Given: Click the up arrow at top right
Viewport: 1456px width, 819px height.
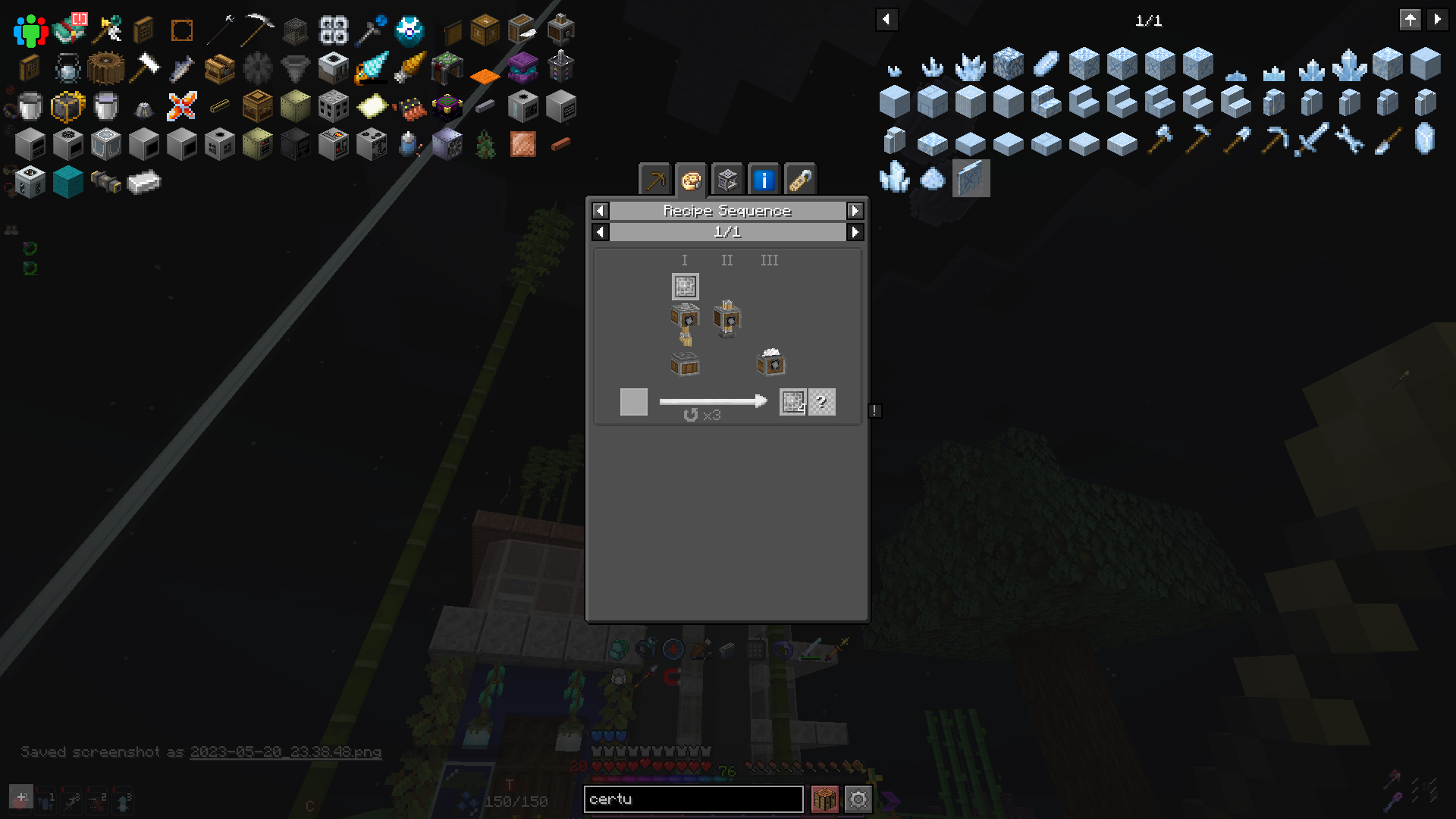Looking at the screenshot, I should coord(1410,20).
